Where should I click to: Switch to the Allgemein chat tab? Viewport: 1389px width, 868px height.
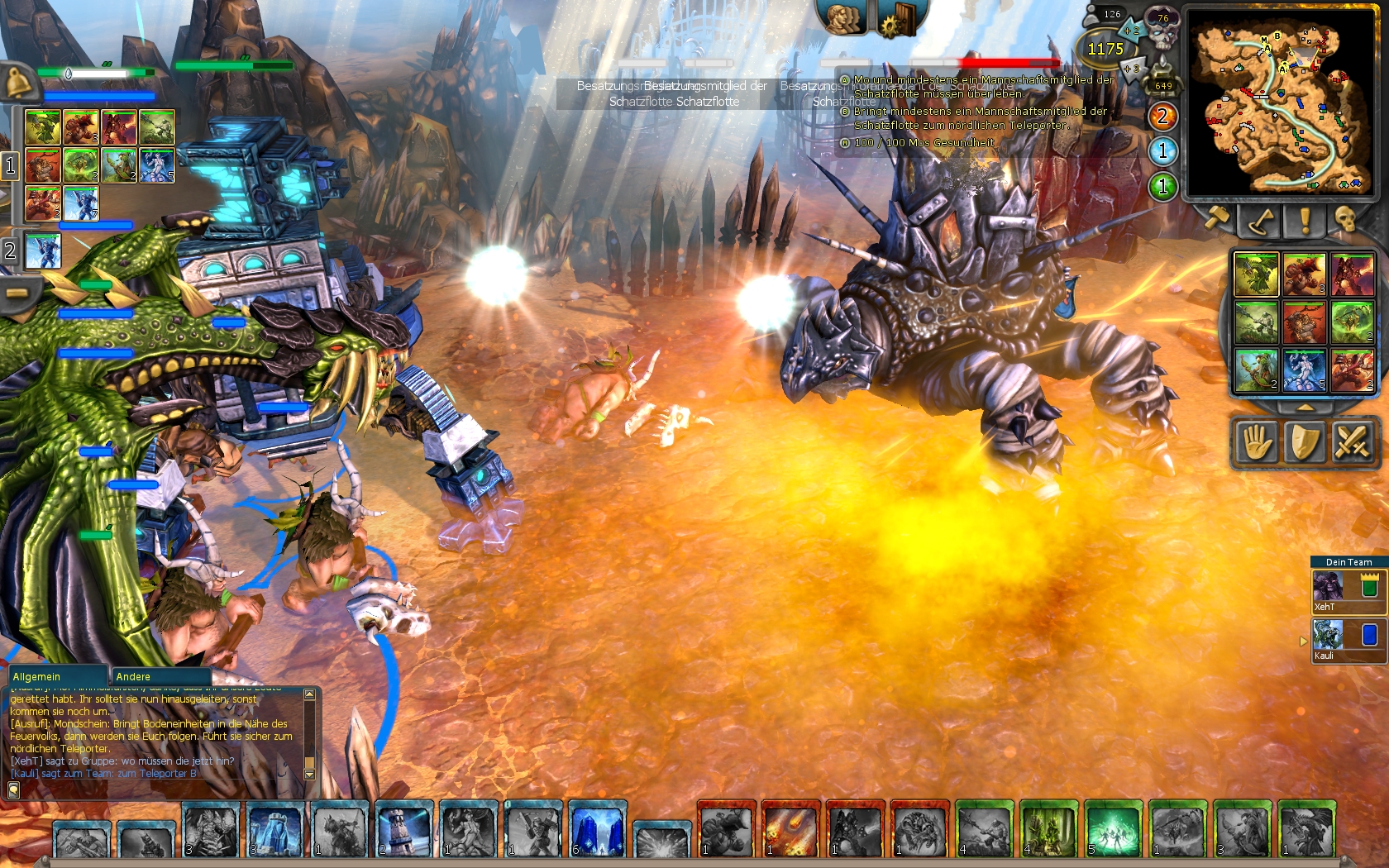tap(56, 676)
